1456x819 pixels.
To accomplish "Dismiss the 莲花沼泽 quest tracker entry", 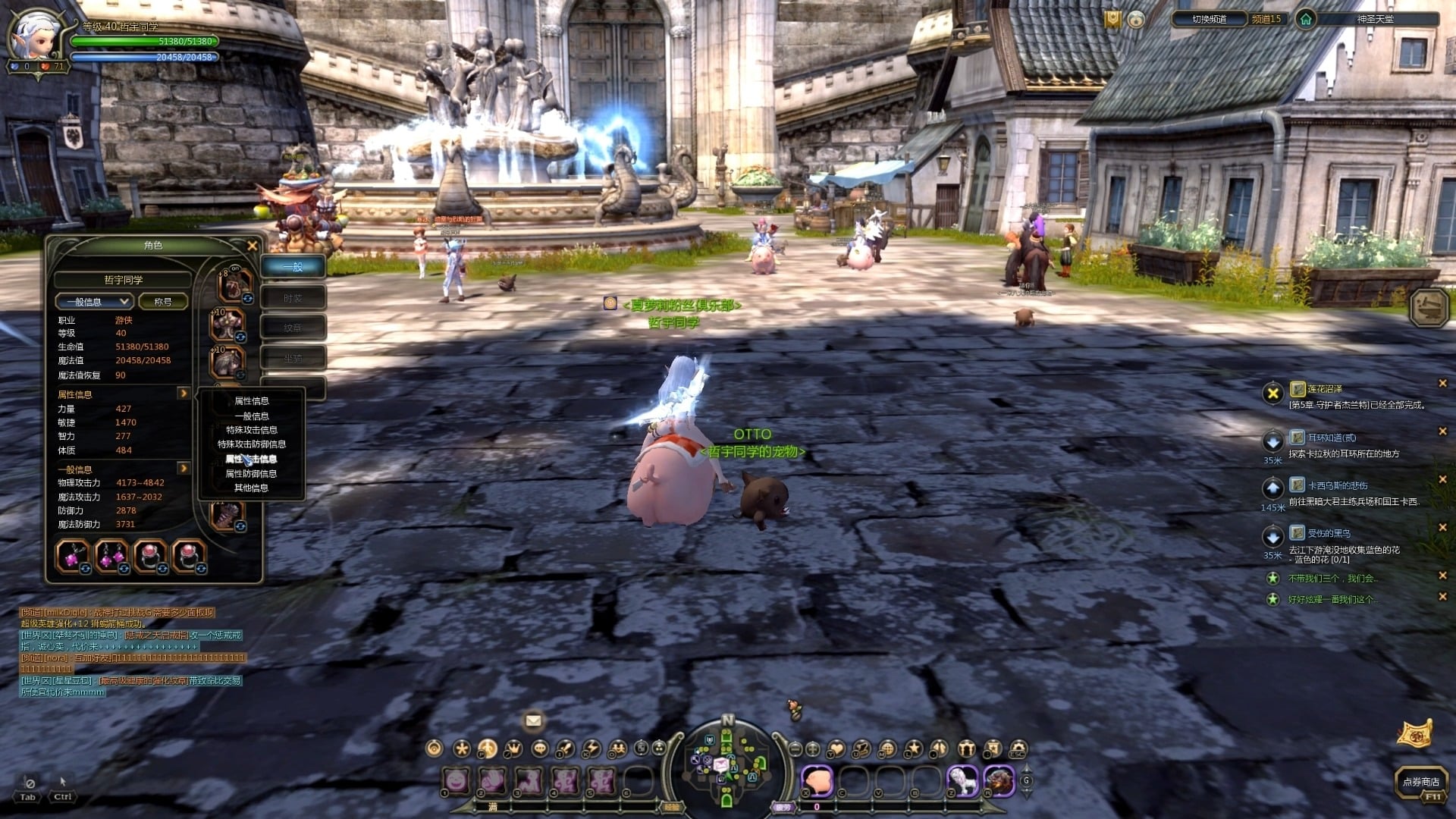I will click(1442, 384).
